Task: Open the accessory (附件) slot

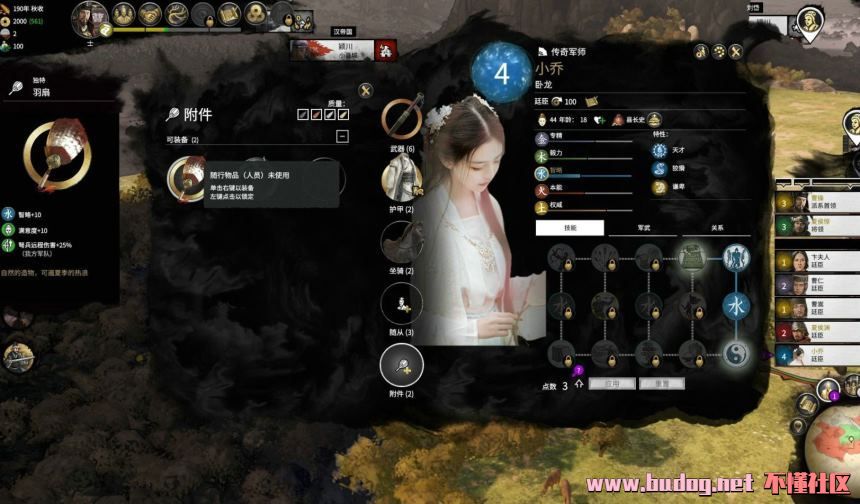Action: [402, 365]
